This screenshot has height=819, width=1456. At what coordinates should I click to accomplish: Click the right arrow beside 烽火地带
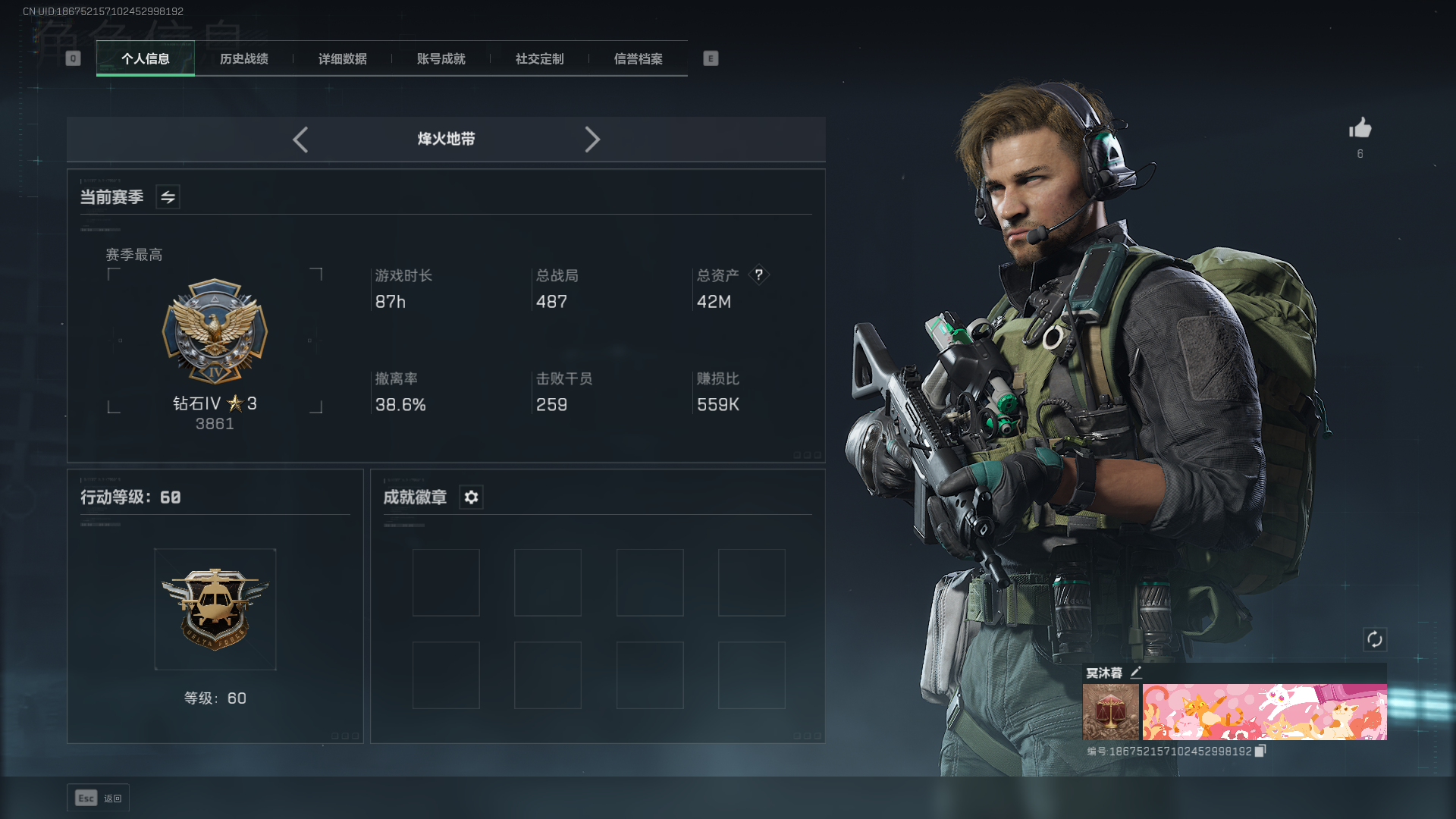tap(592, 140)
